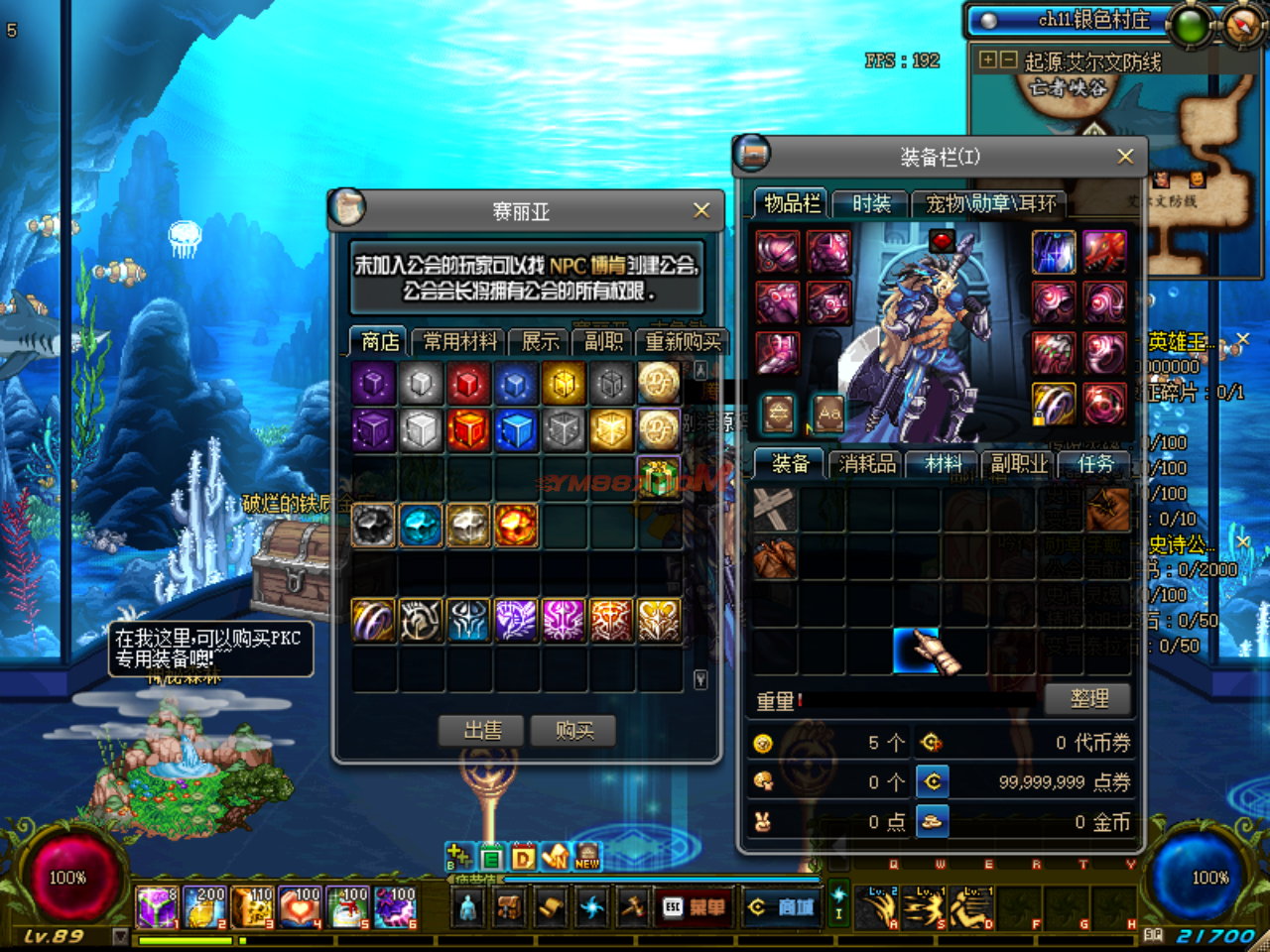1270x952 pixels.
Task: Open the 商城 cash shop button
Action: click(x=783, y=907)
